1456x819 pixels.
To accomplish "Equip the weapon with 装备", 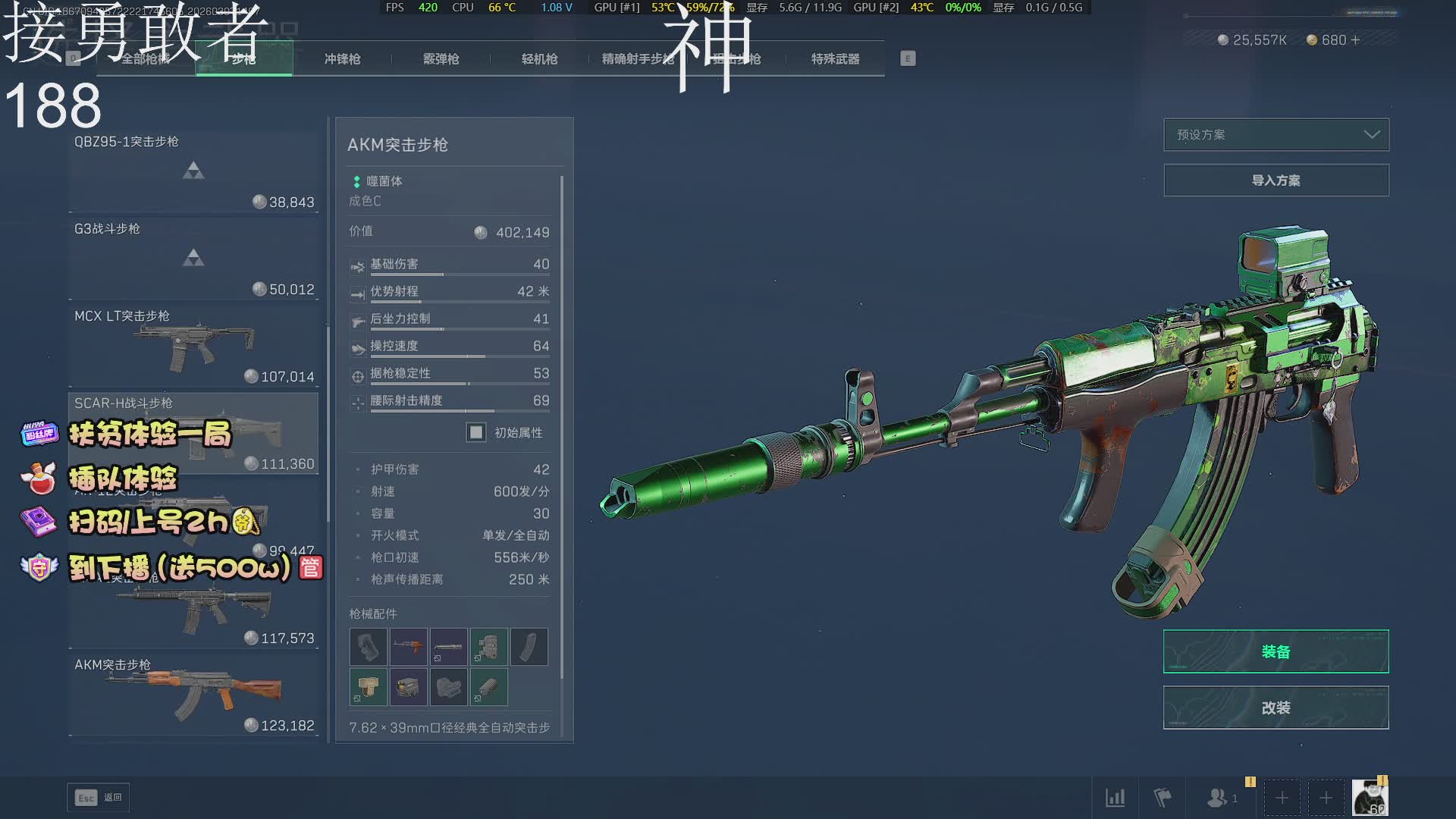I will 1276,651.
